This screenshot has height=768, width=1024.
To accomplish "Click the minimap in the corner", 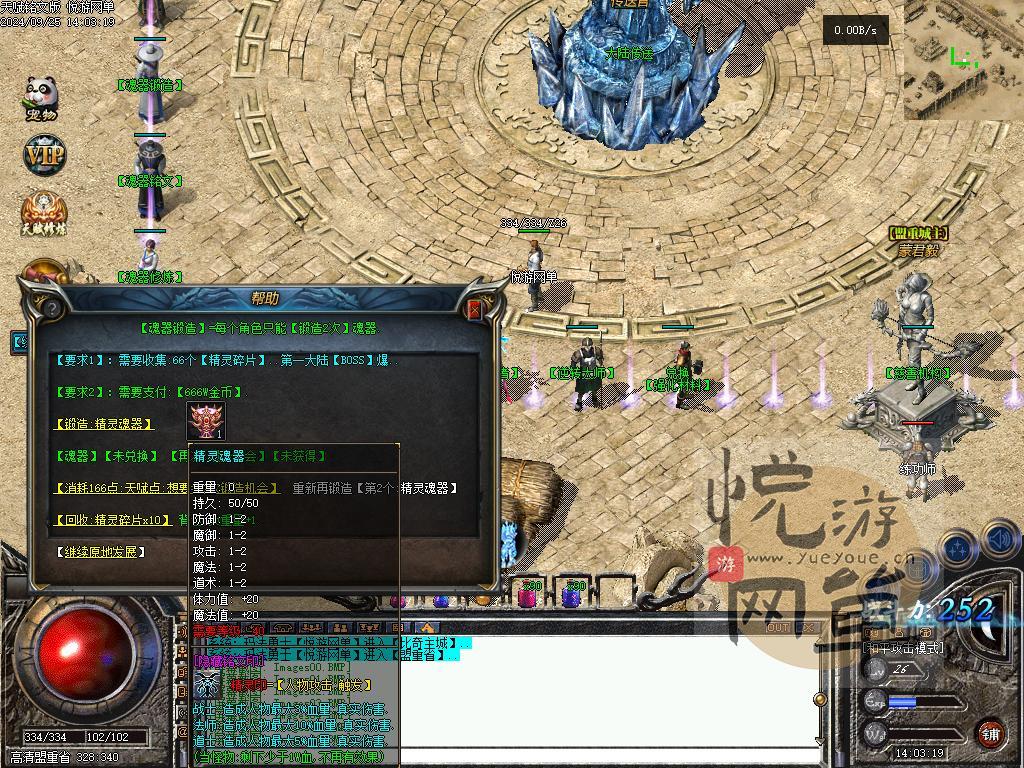I will pyautogui.click(x=963, y=60).
